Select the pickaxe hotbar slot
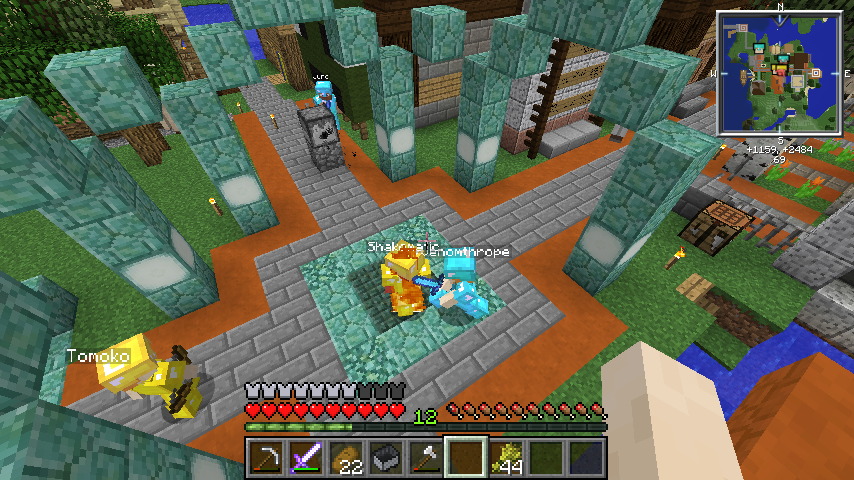Screen dimensions: 854x480 (264, 457)
